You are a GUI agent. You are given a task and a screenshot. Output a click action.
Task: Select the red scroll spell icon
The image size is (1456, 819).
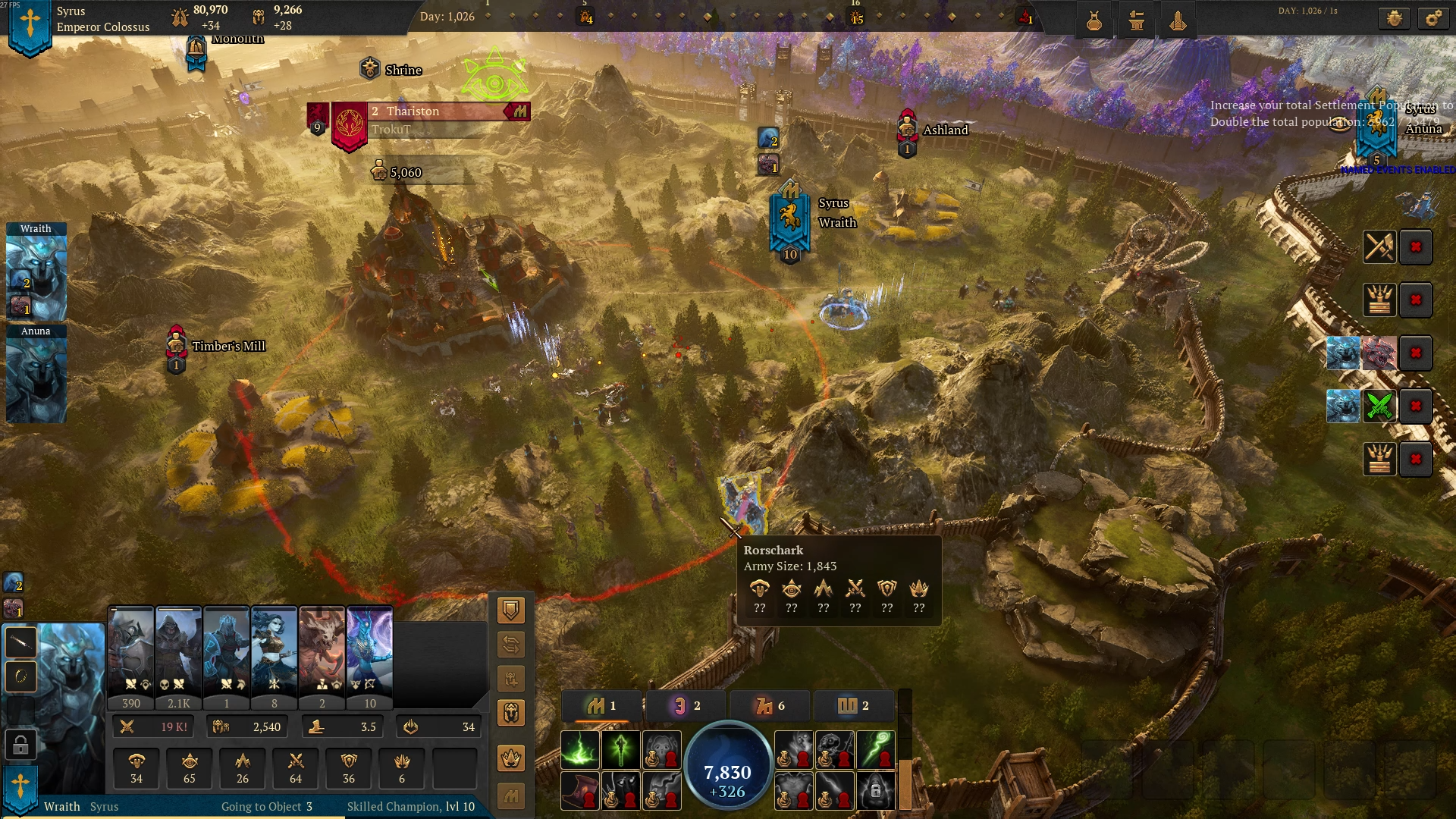click(580, 790)
